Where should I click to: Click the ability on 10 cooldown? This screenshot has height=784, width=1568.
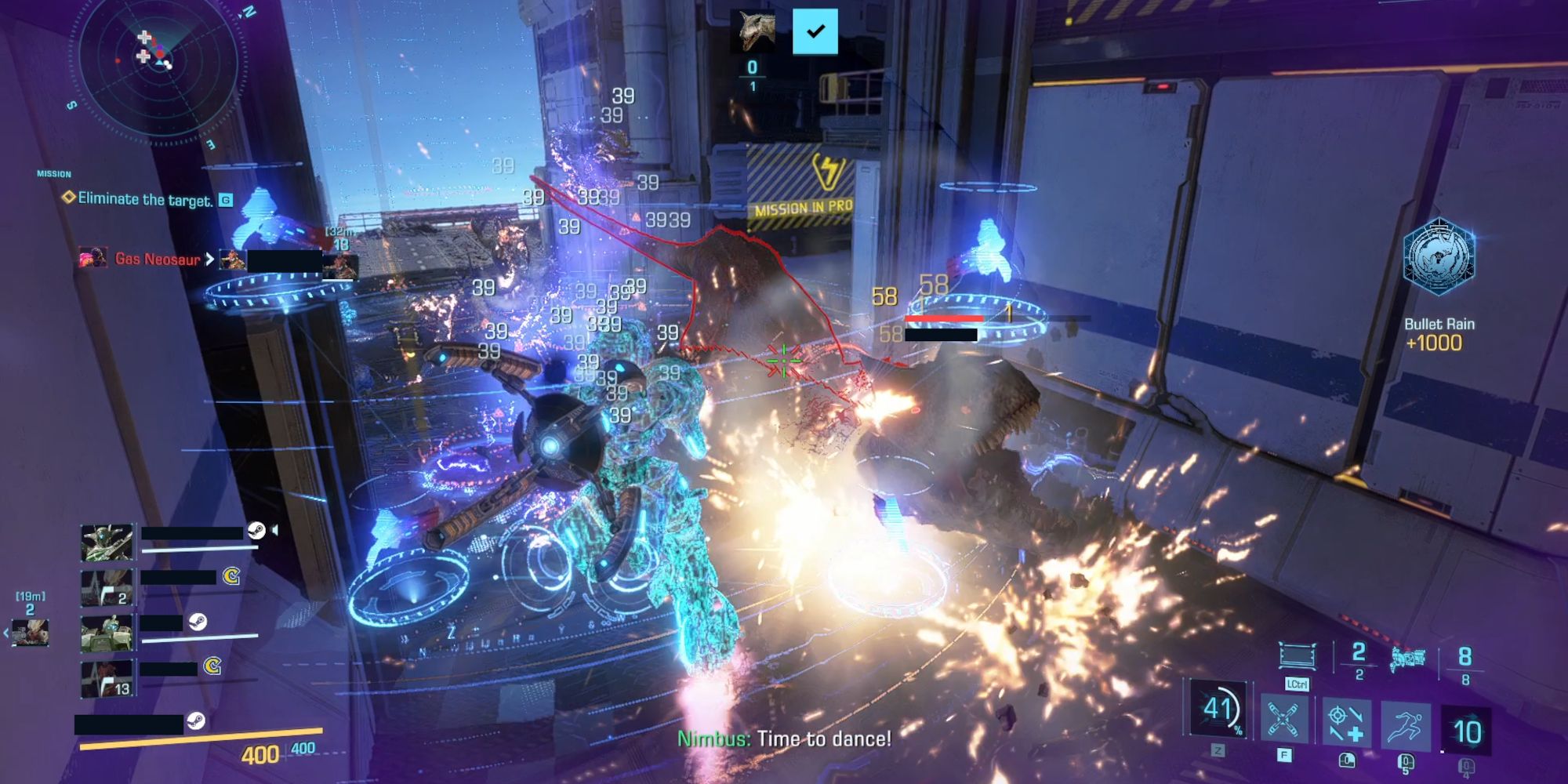[1467, 731]
